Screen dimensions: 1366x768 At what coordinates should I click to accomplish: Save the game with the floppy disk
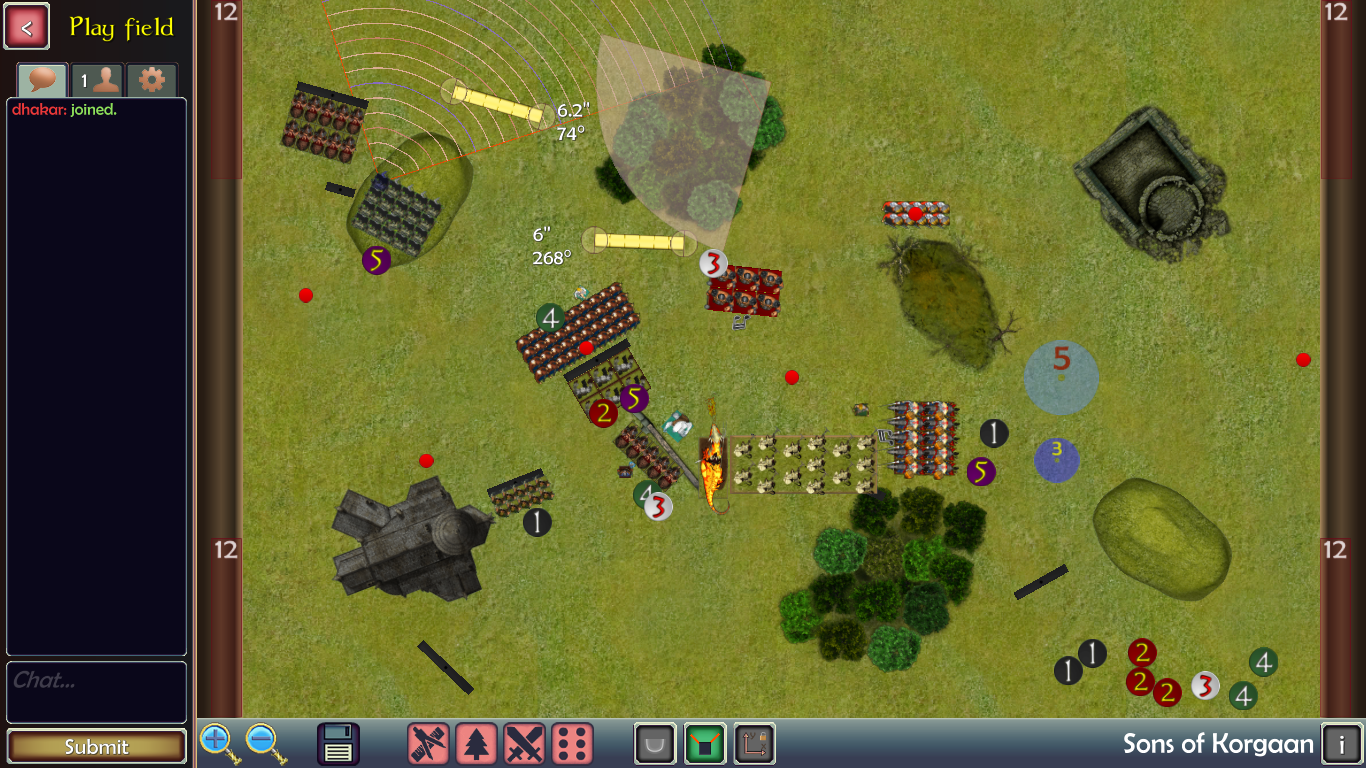(x=338, y=744)
